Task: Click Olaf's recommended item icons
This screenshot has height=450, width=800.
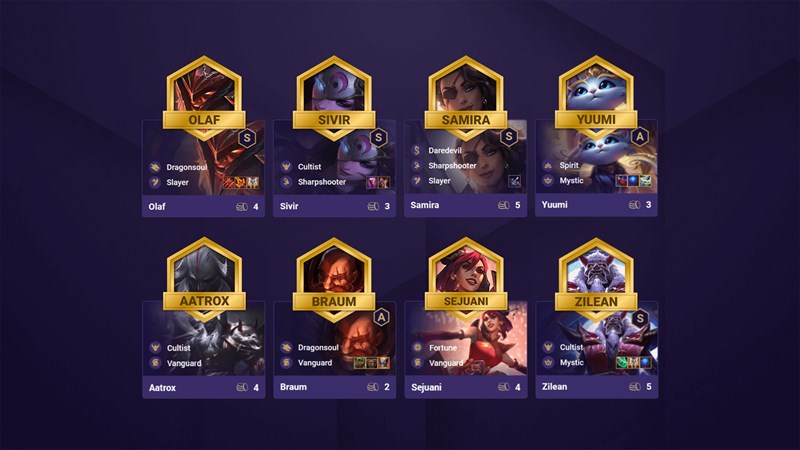Action: pyautogui.click(x=241, y=182)
